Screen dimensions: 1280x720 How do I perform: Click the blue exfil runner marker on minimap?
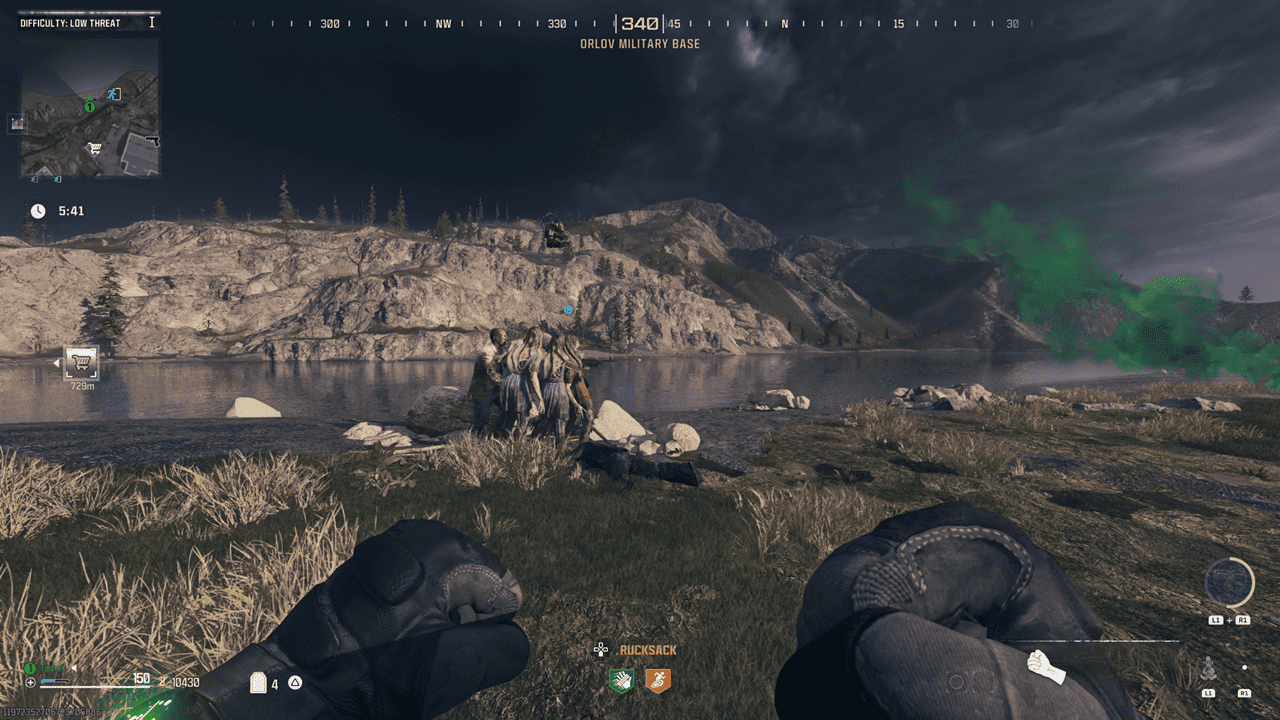pyautogui.click(x=114, y=94)
